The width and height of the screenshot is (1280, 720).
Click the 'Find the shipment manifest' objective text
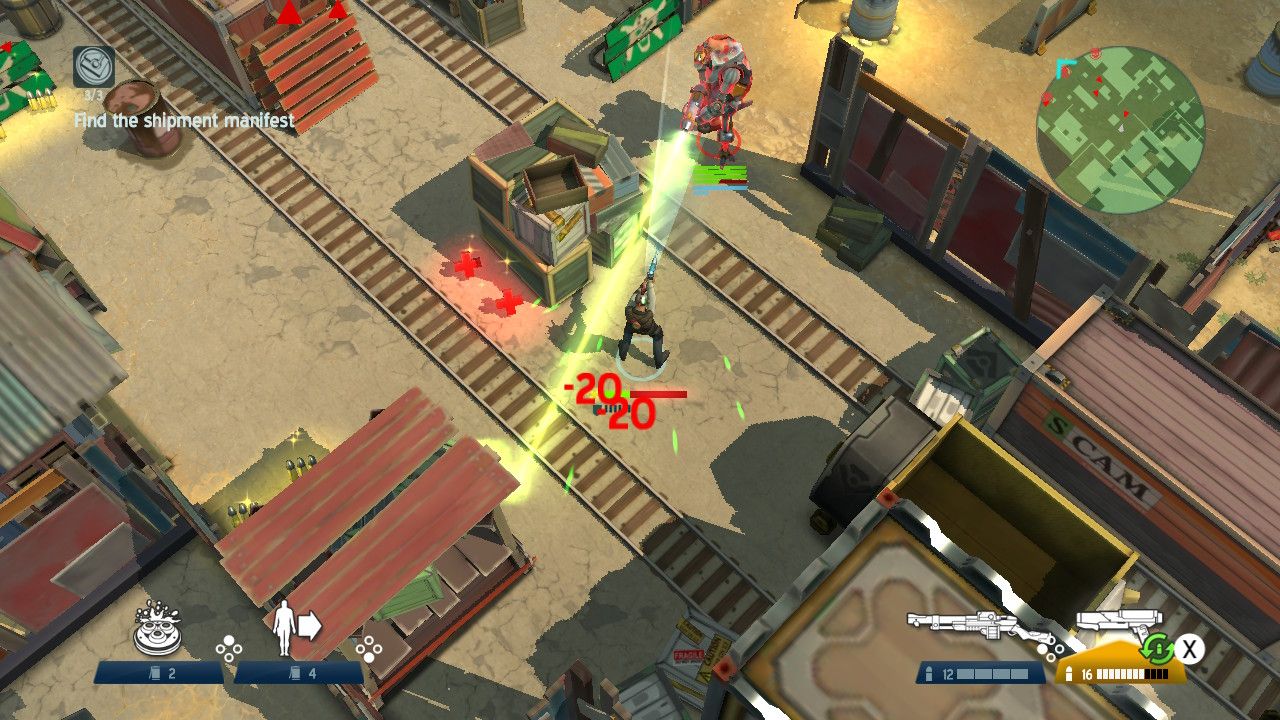183,122
